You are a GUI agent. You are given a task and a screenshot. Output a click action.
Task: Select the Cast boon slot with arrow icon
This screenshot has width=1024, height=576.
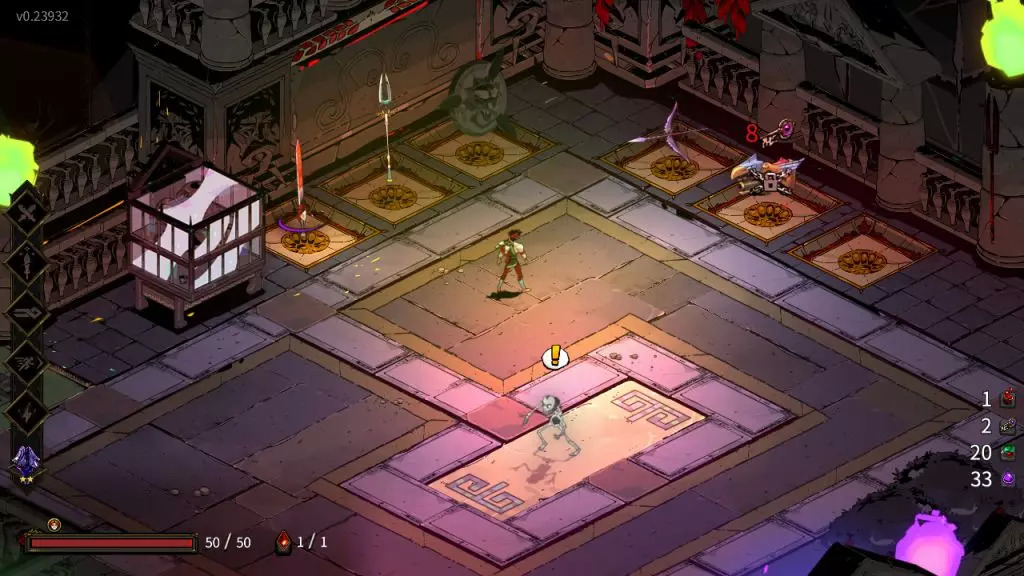[x=26, y=312]
